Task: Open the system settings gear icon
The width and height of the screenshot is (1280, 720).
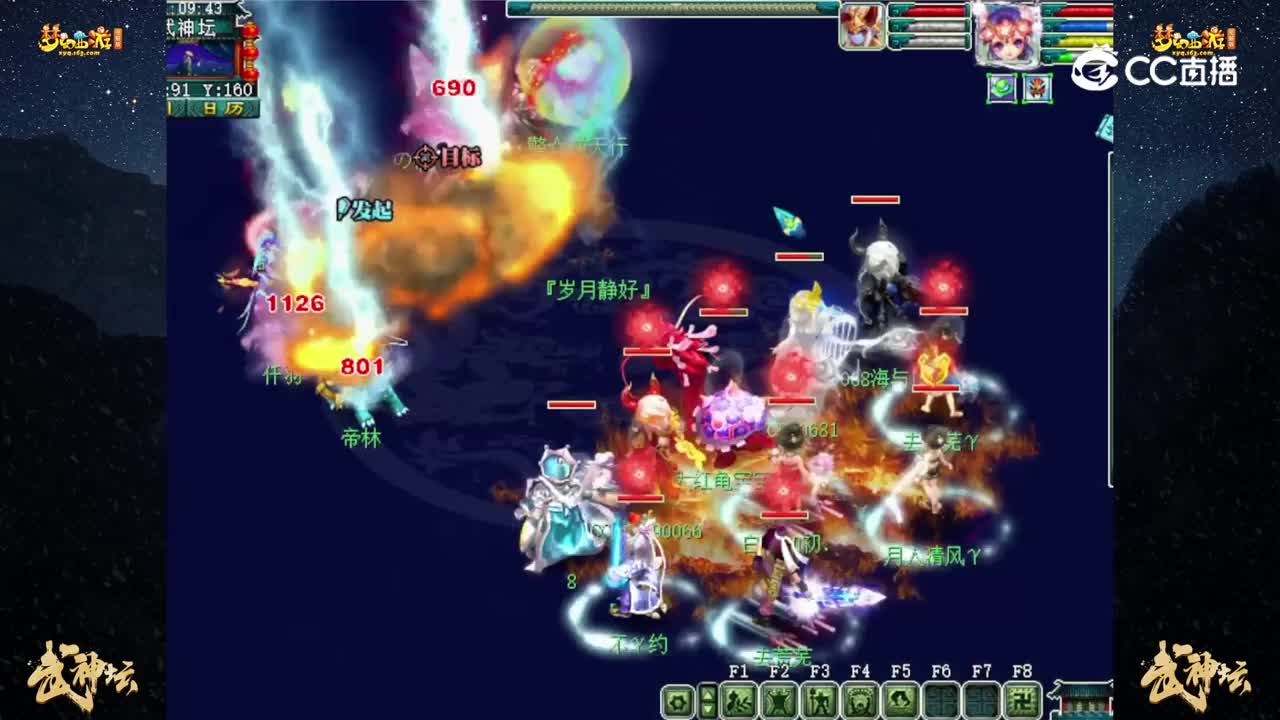Action: (676, 702)
